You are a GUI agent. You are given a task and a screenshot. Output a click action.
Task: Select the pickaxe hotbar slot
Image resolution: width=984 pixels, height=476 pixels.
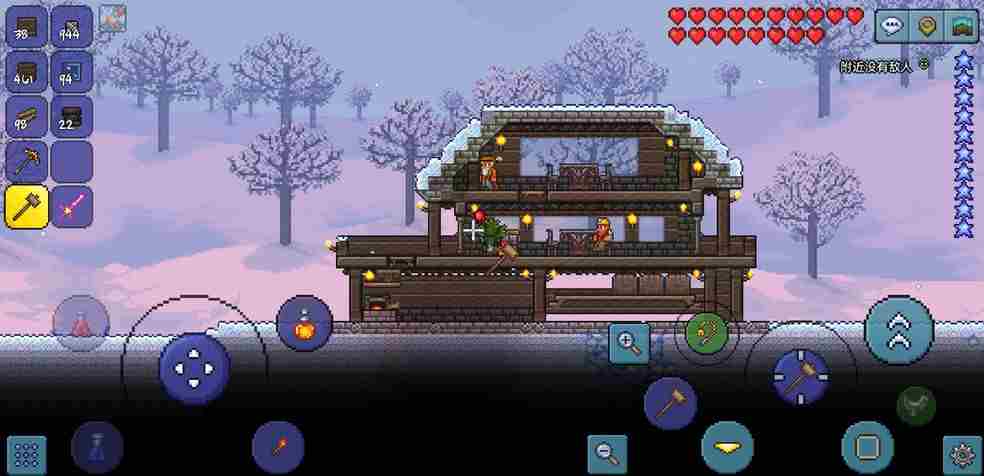27,161
